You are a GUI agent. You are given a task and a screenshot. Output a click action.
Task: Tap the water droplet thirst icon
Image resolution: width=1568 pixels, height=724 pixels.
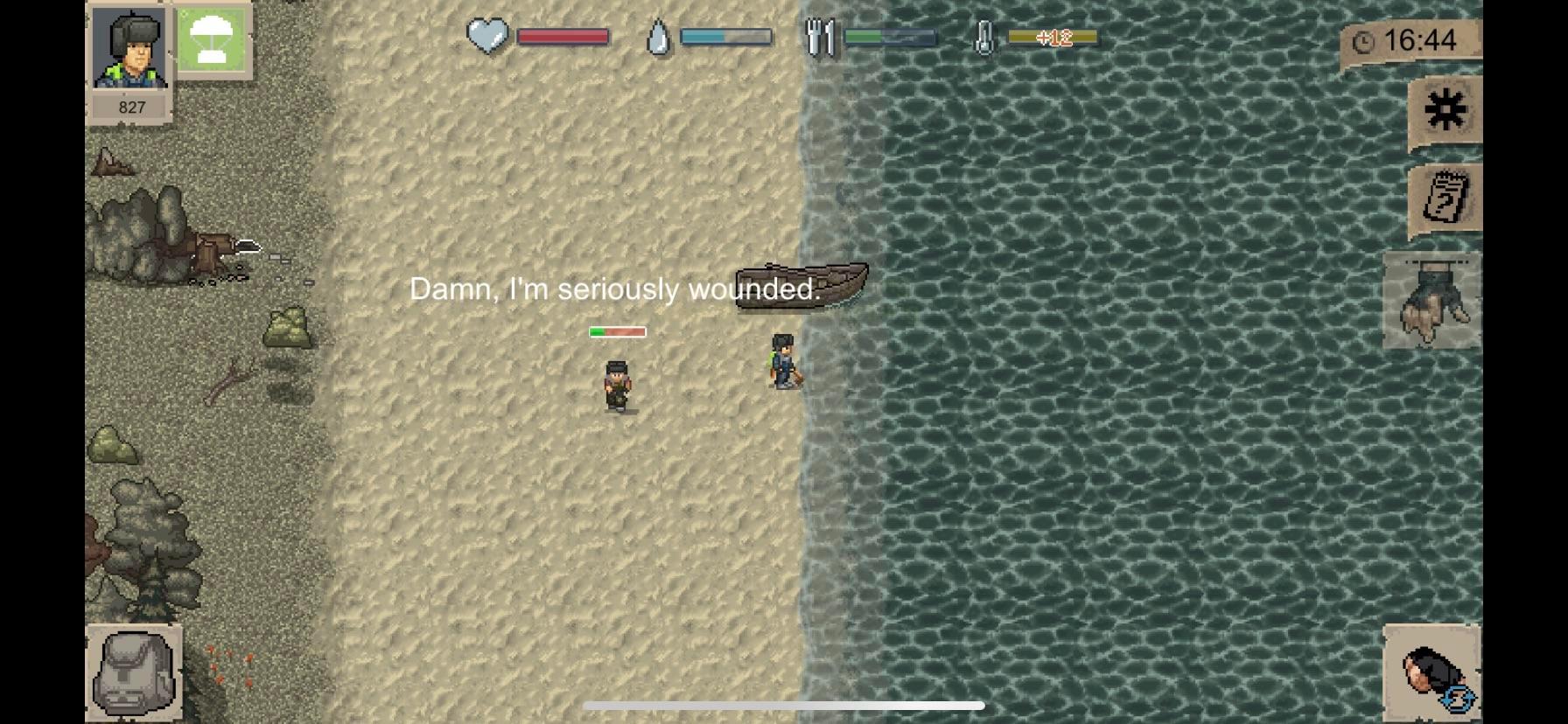click(656, 37)
